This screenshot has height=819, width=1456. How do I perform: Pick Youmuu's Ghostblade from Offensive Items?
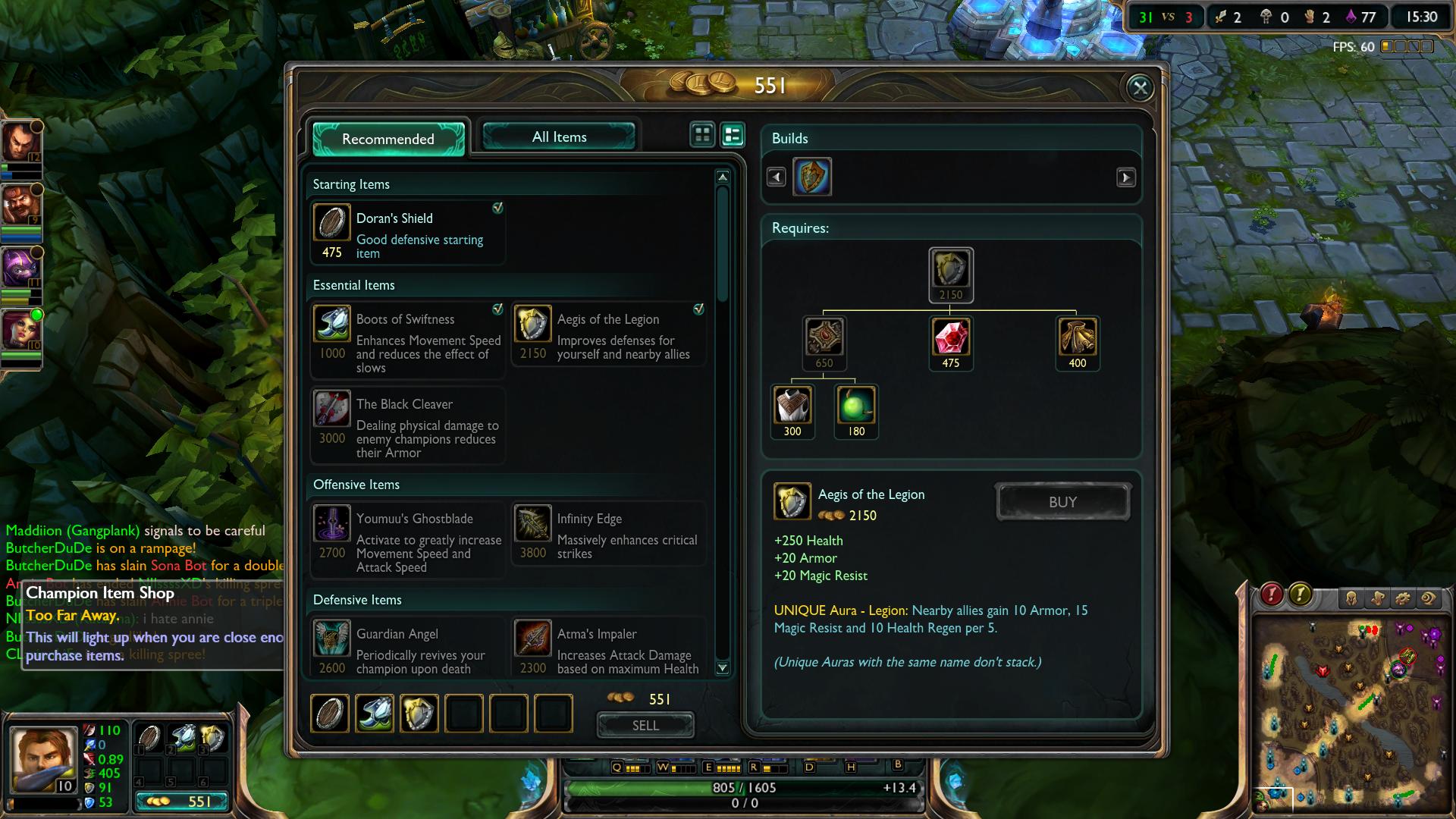tap(408, 541)
